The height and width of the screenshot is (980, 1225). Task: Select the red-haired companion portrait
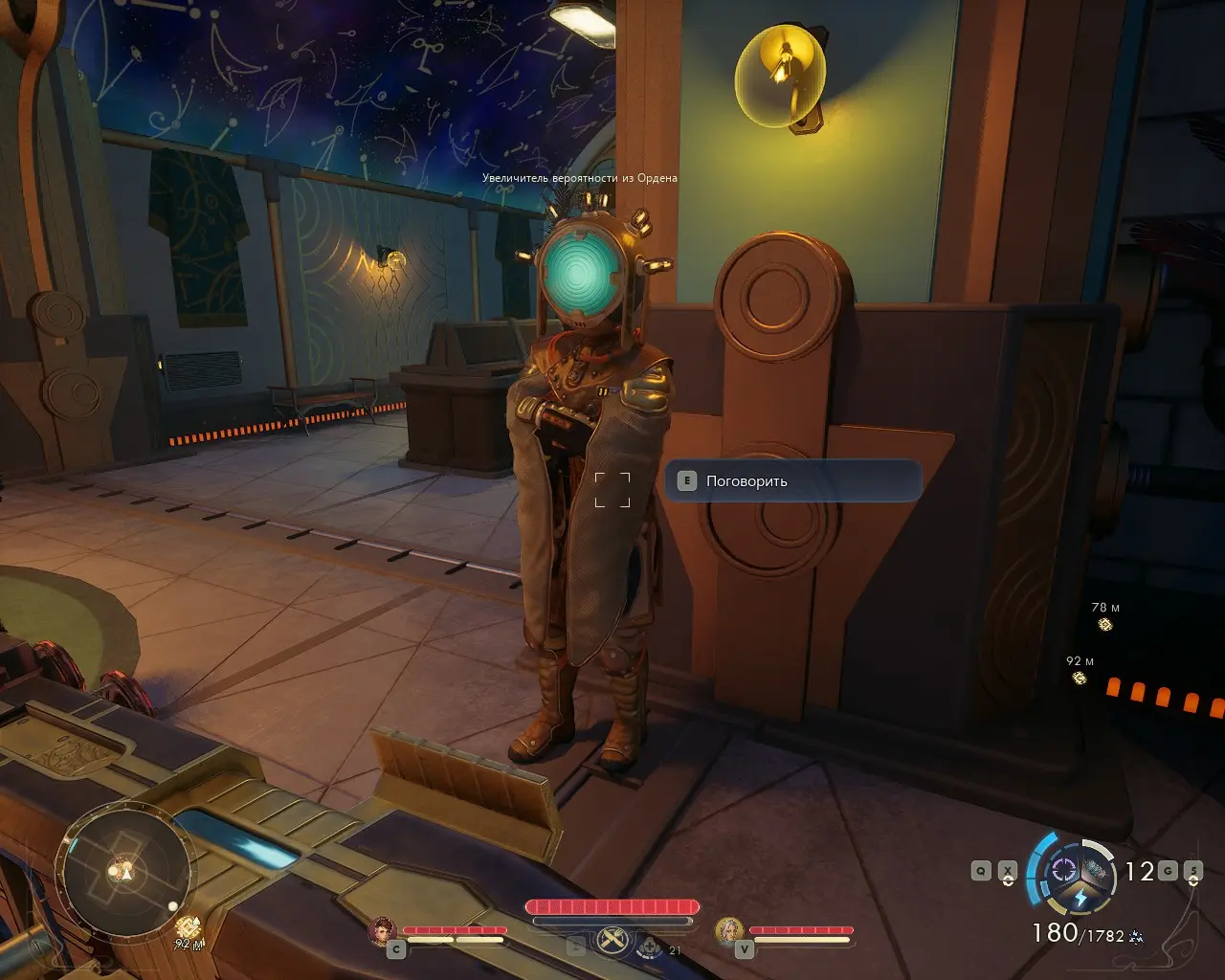coord(384,931)
